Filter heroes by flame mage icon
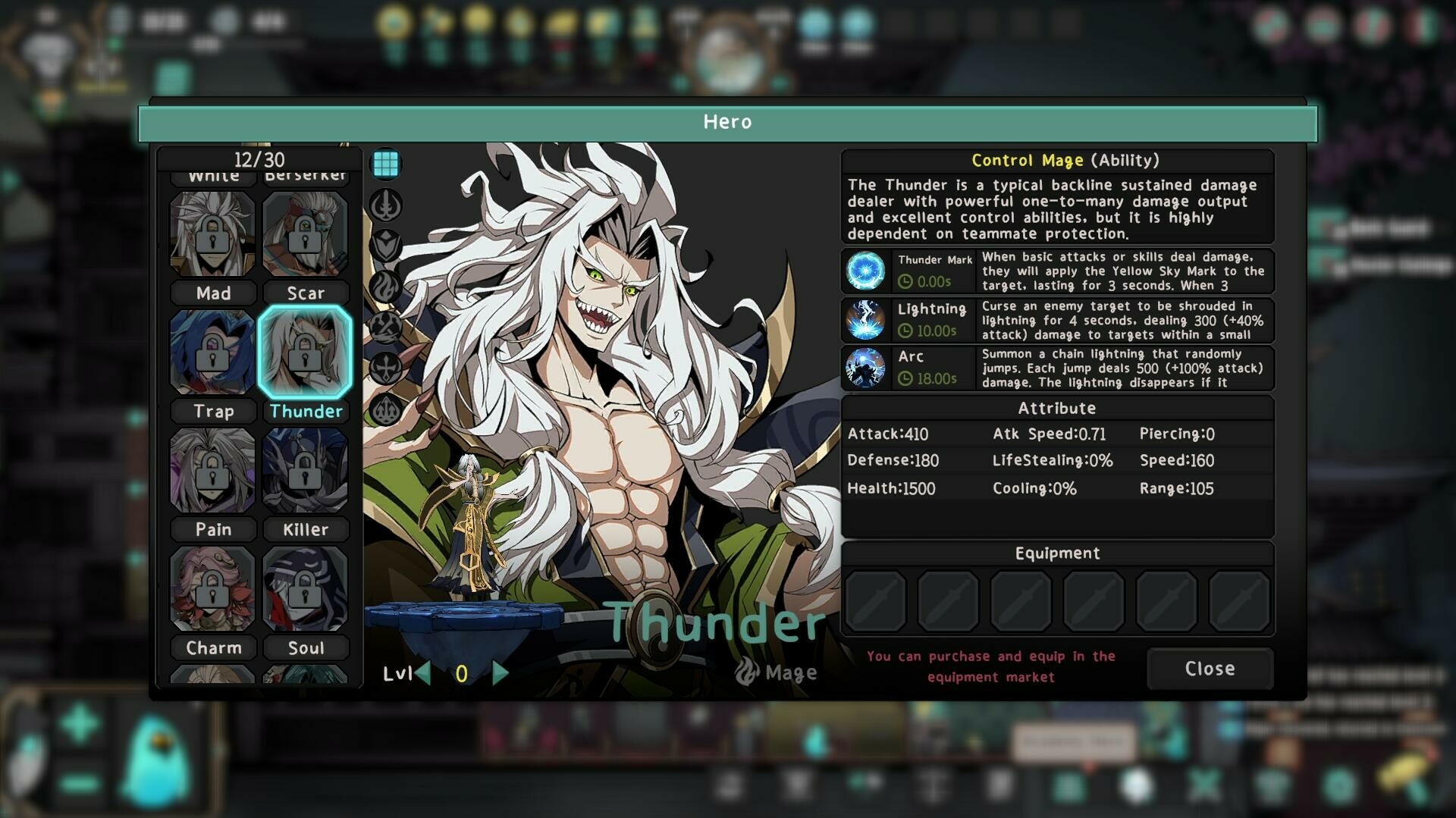The image size is (1456, 818). 386,287
